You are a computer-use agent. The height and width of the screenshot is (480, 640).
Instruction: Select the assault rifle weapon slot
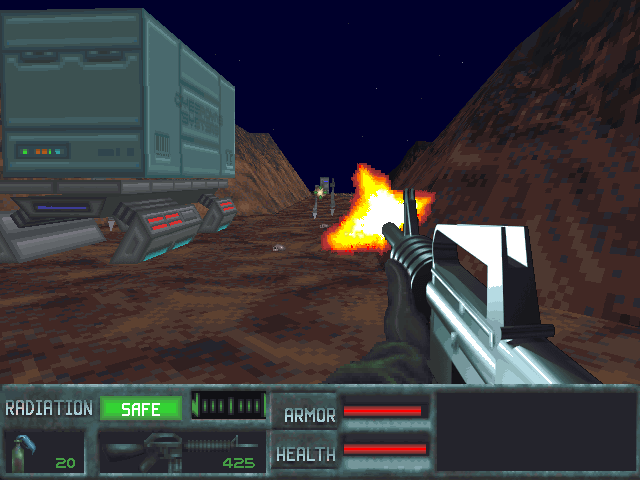[x=181, y=451]
